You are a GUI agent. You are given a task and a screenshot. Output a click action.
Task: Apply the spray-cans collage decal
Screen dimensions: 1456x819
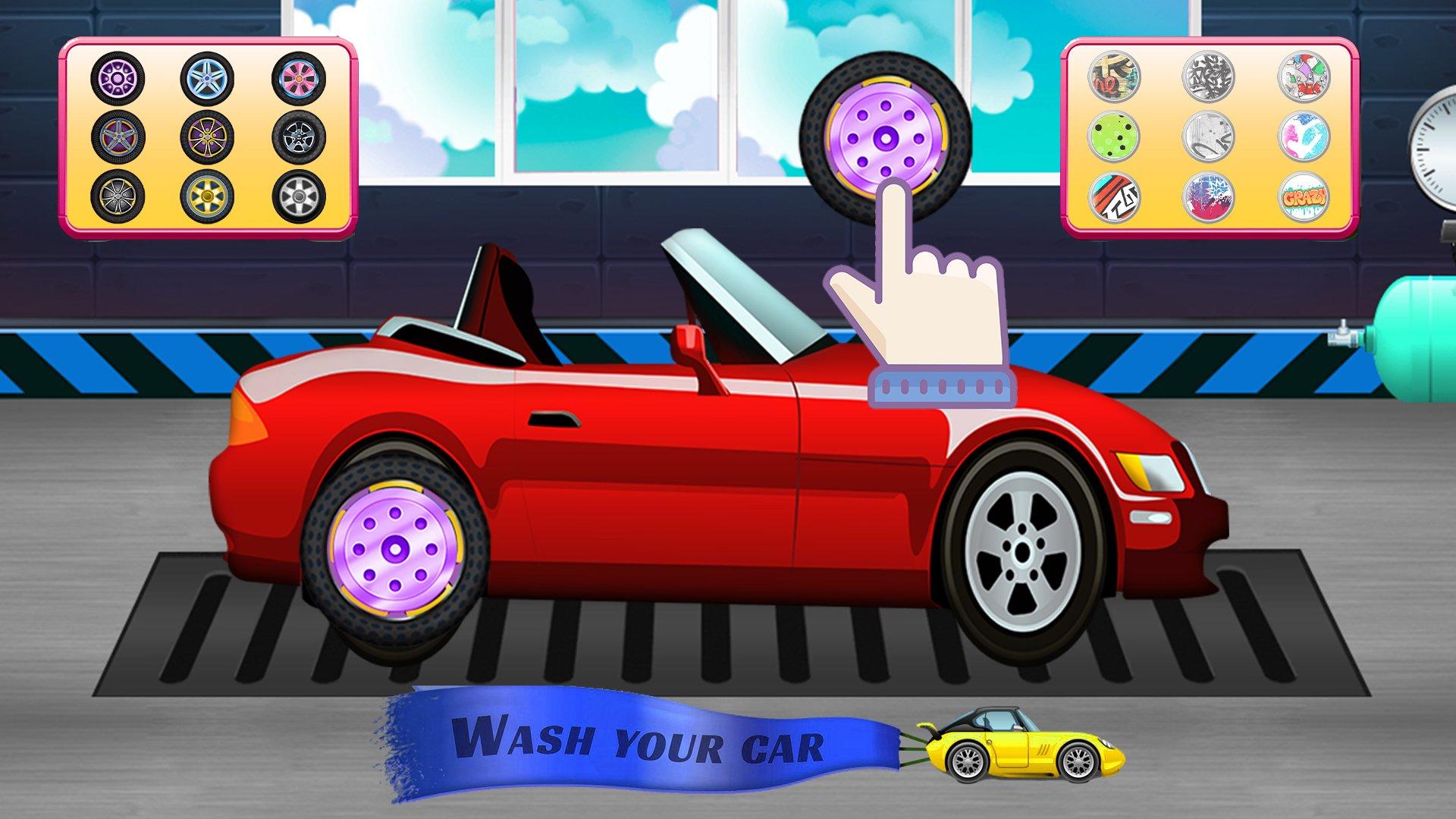[1304, 76]
